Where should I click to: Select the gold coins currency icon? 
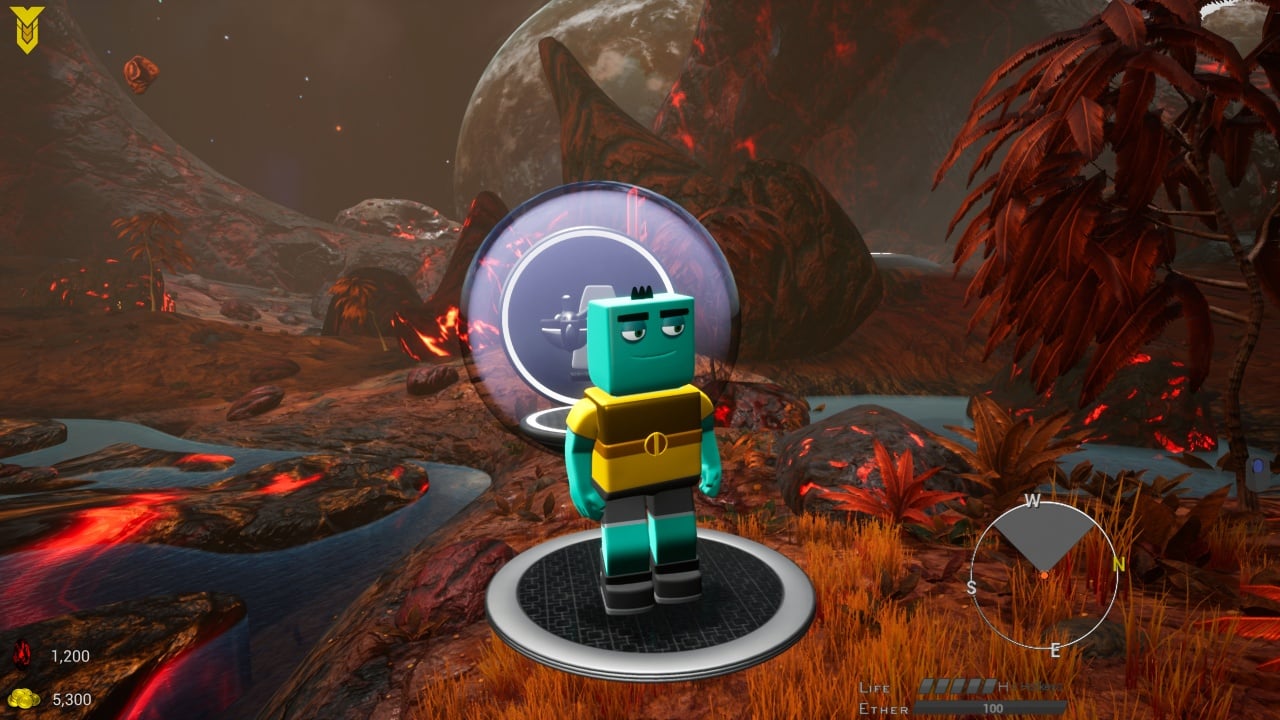click(x=22, y=698)
